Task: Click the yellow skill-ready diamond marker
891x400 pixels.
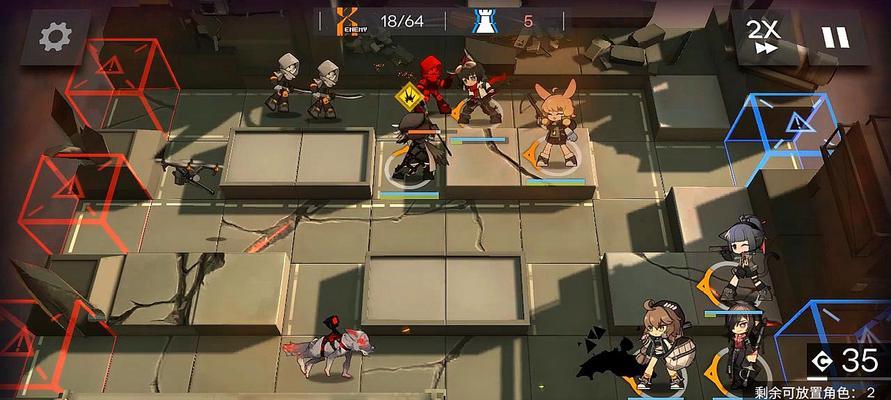Action: pyautogui.click(x=407, y=98)
